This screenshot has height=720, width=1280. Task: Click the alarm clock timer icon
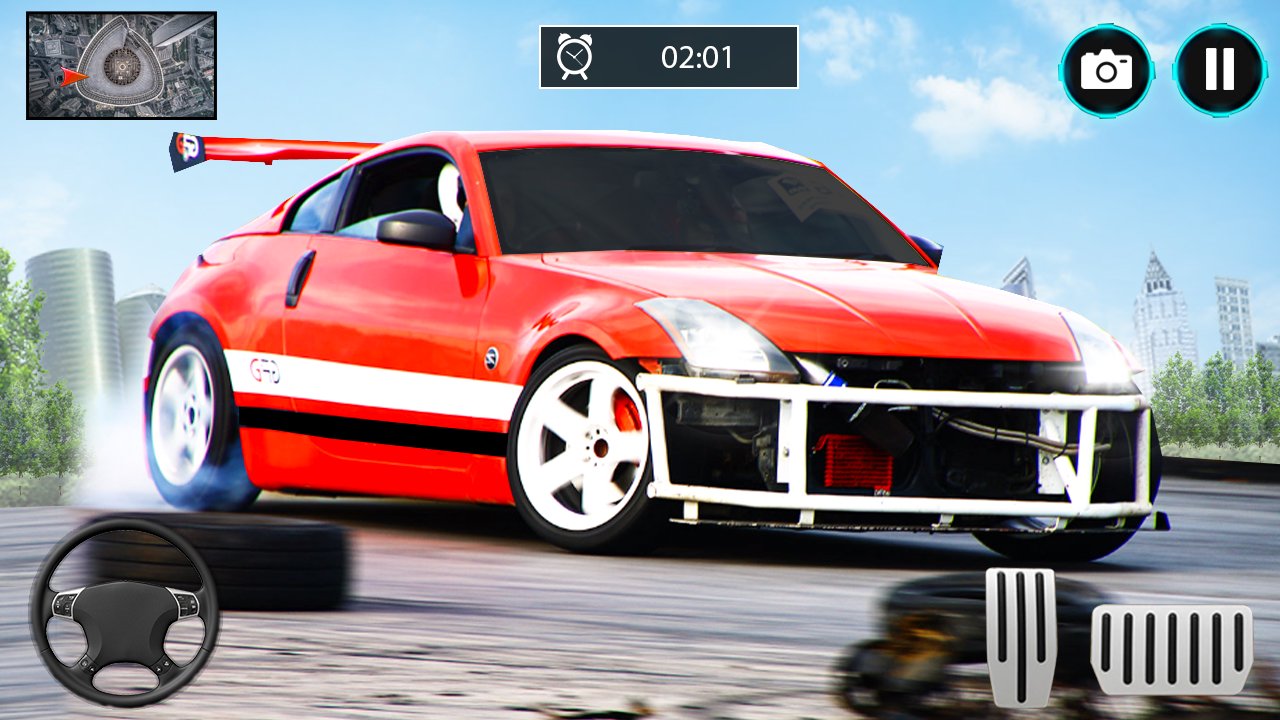coord(574,57)
